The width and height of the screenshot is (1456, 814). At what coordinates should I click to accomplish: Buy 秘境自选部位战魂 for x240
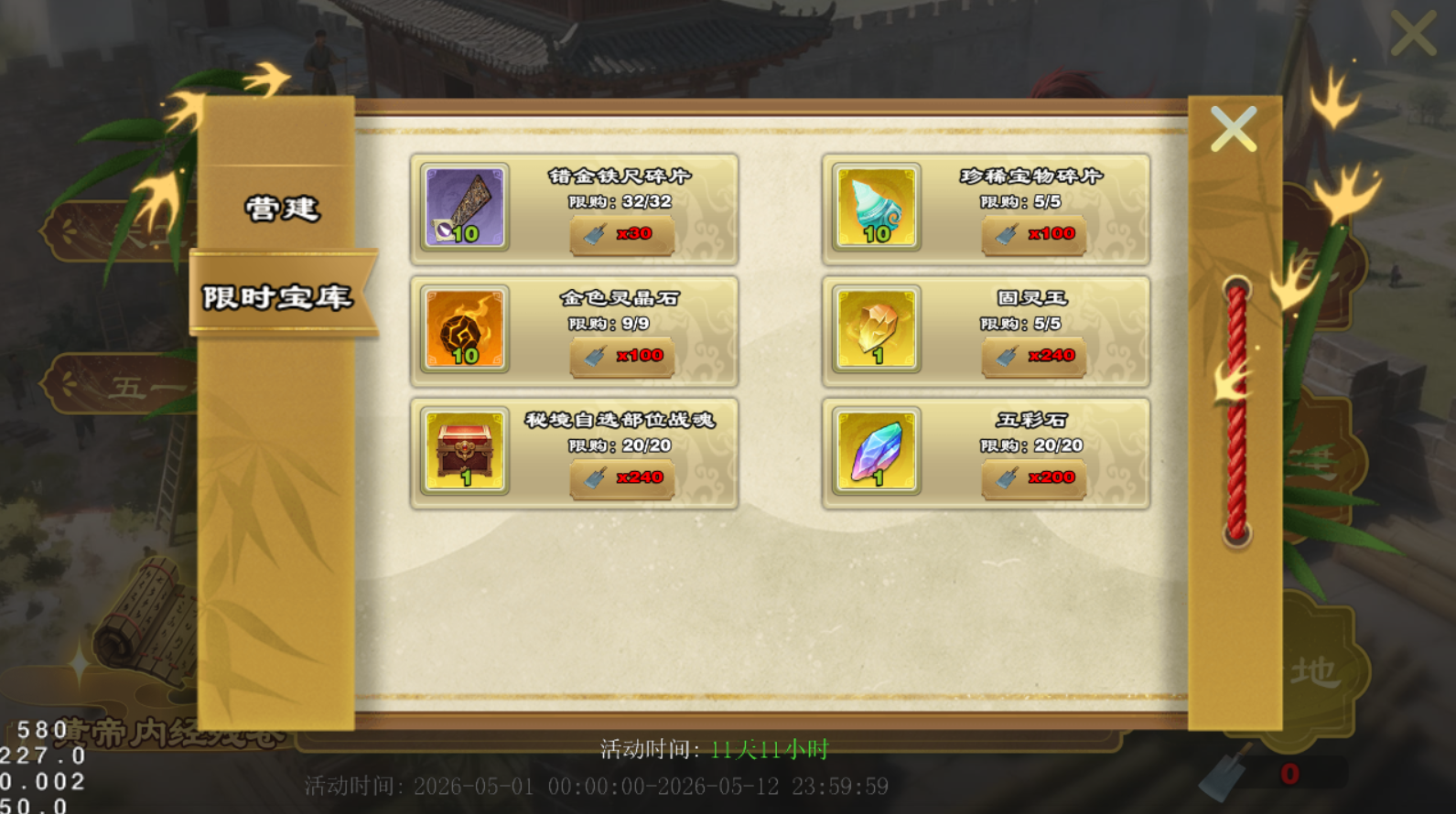coord(622,477)
